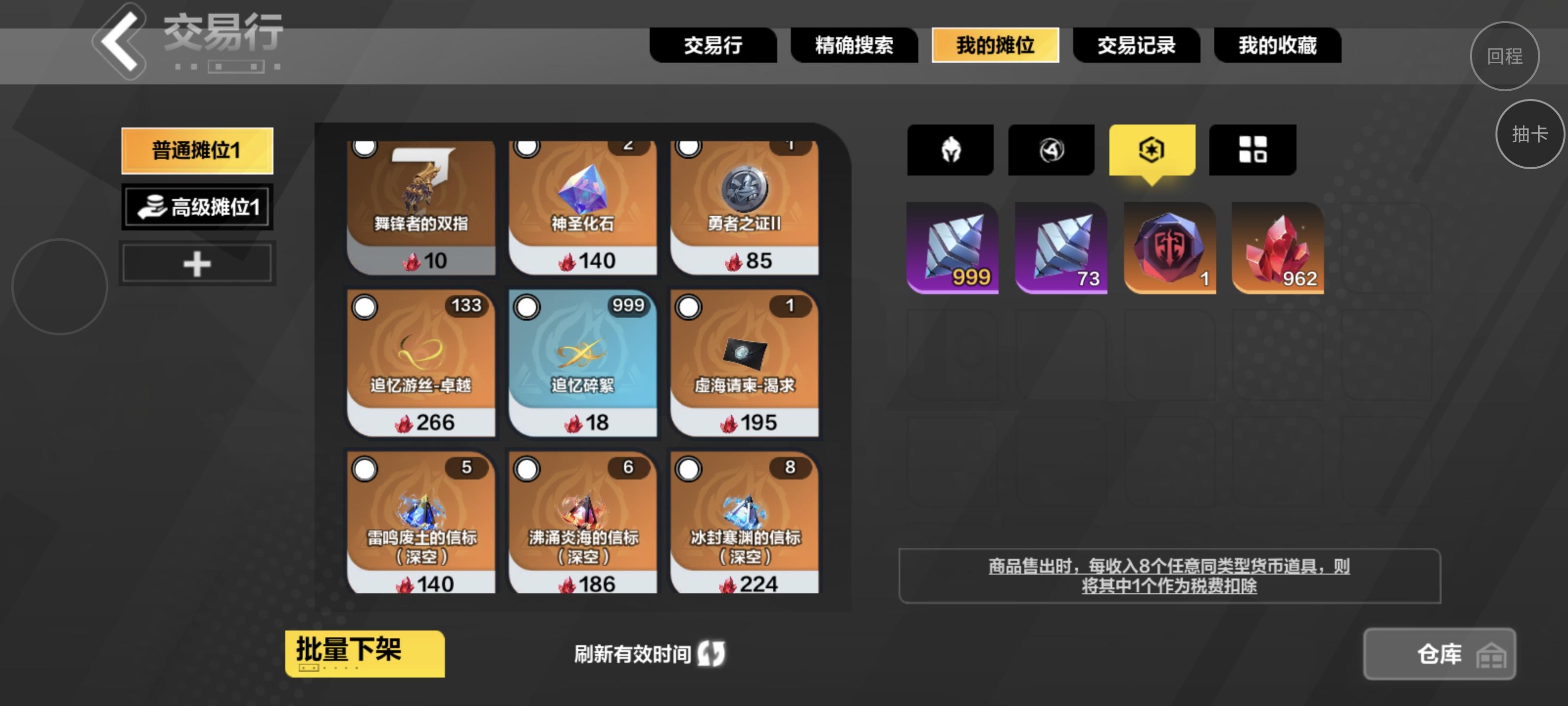Open the second black currency filter icon
Viewport: 1568px width, 706px height.
[1051, 150]
